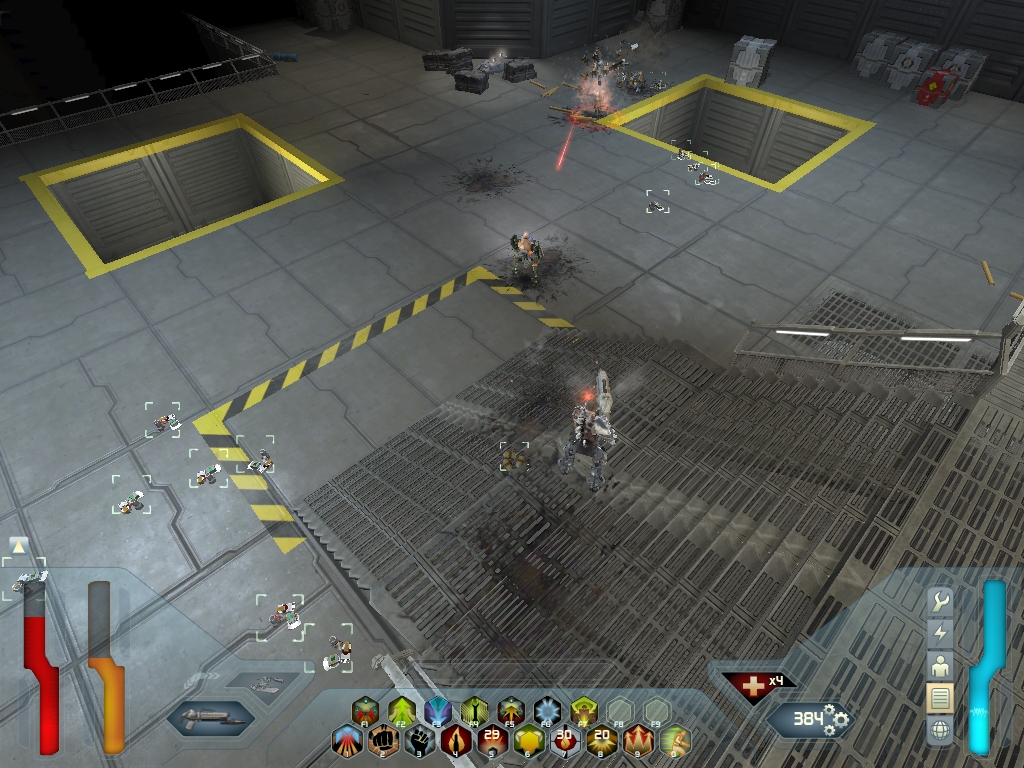Activate the blue starburst F6 ability
The image size is (1024, 768).
tap(546, 711)
